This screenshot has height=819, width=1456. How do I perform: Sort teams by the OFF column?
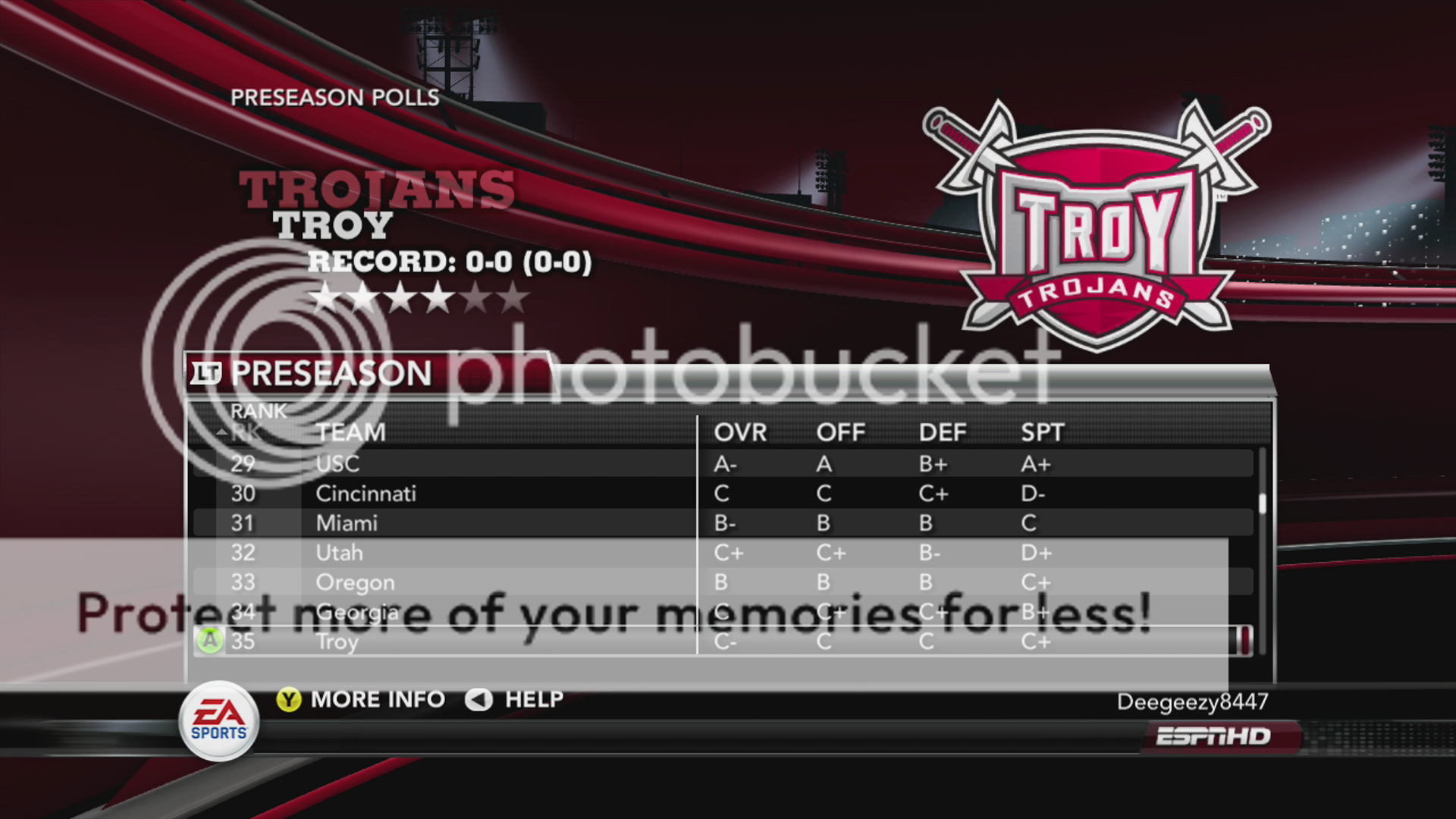click(x=840, y=432)
